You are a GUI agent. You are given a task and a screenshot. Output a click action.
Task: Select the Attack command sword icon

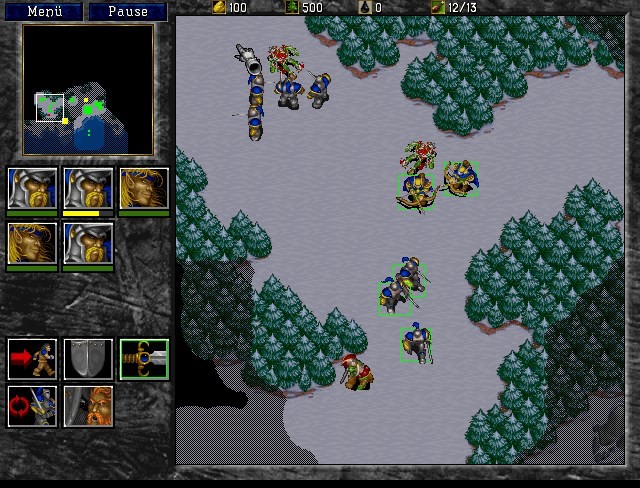pos(144,358)
